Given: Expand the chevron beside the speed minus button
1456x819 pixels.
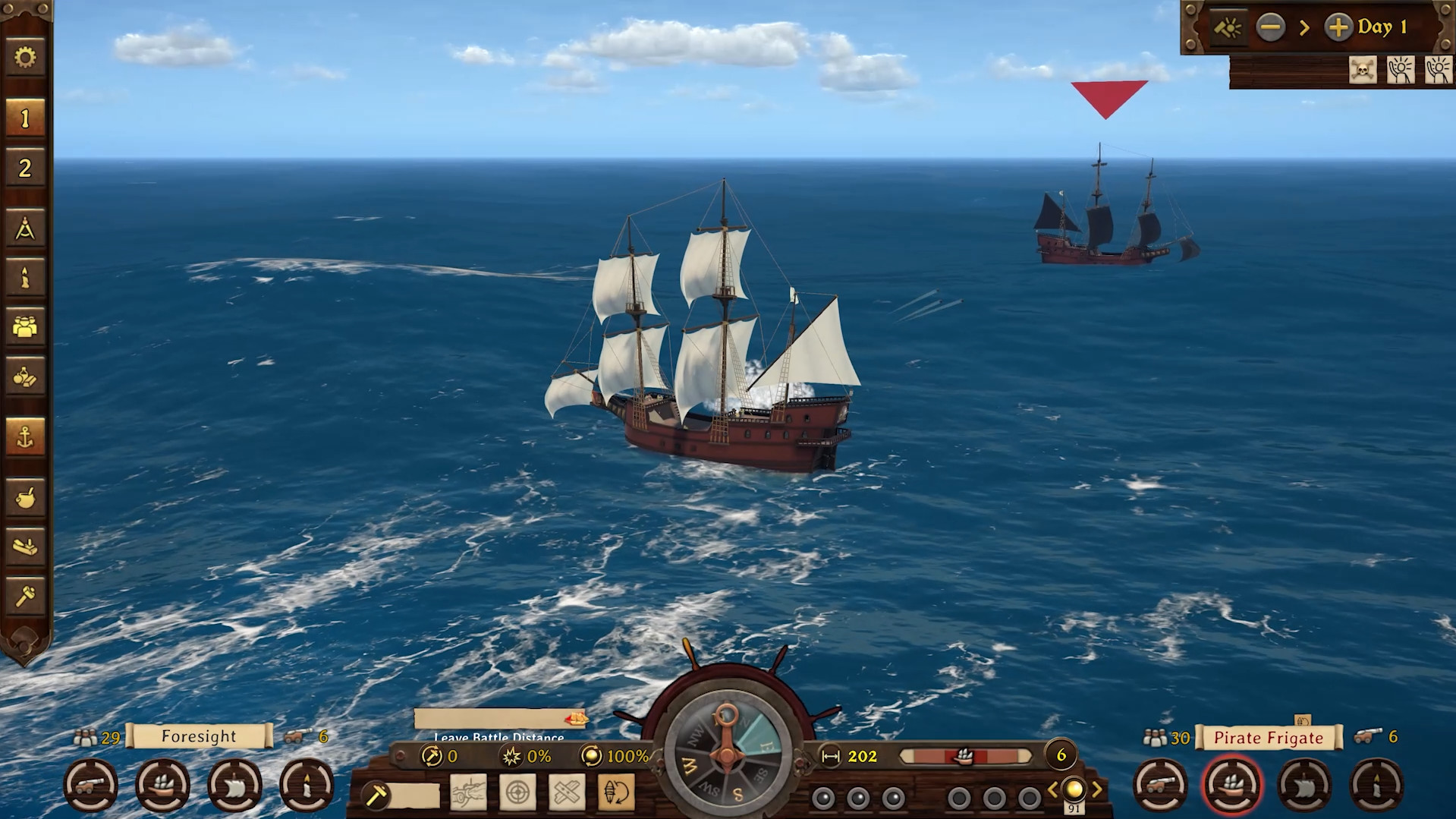Looking at the screenshot, I should [x=1304, y=27].
